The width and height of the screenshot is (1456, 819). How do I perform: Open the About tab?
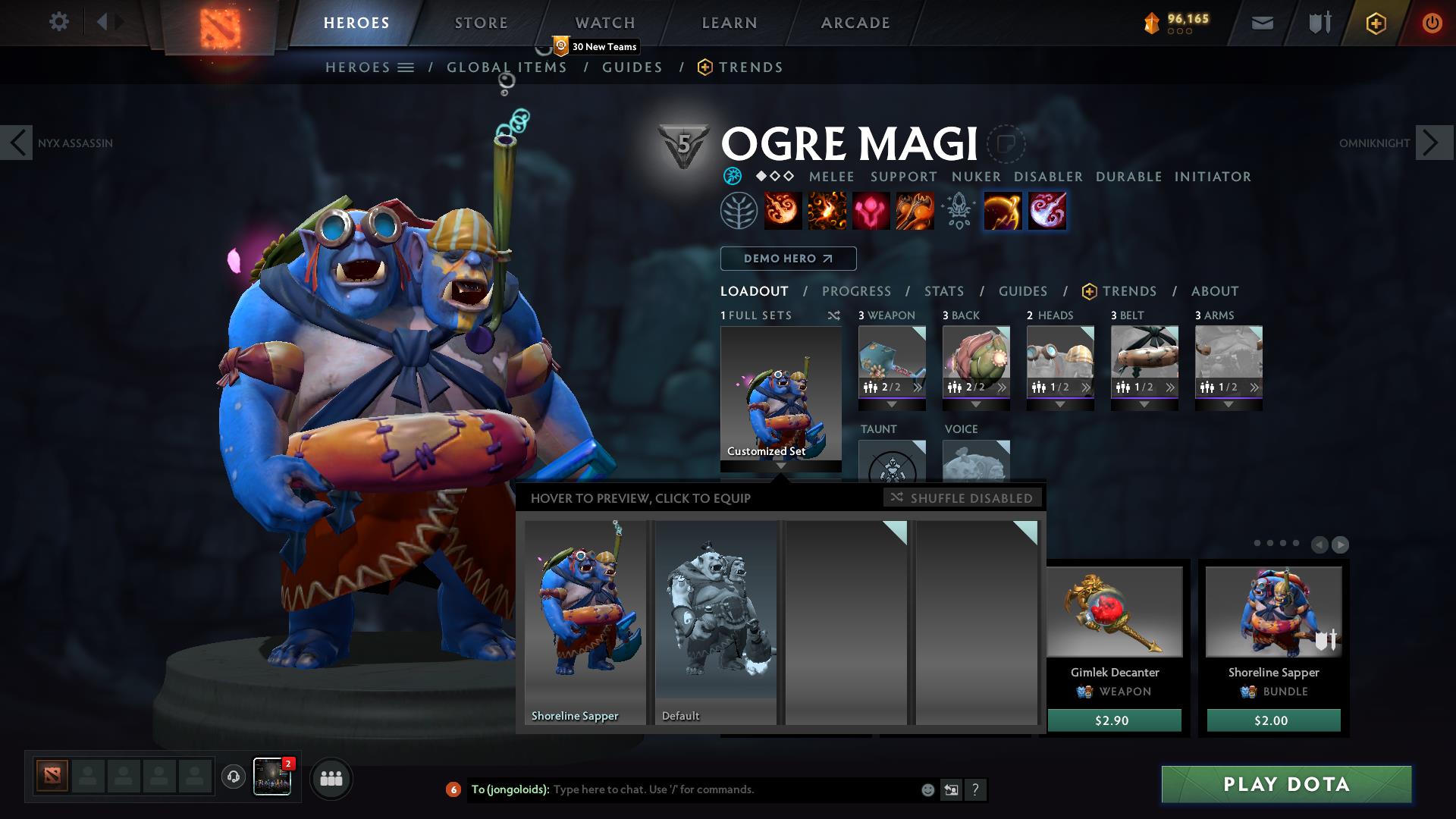(1215, 291)
